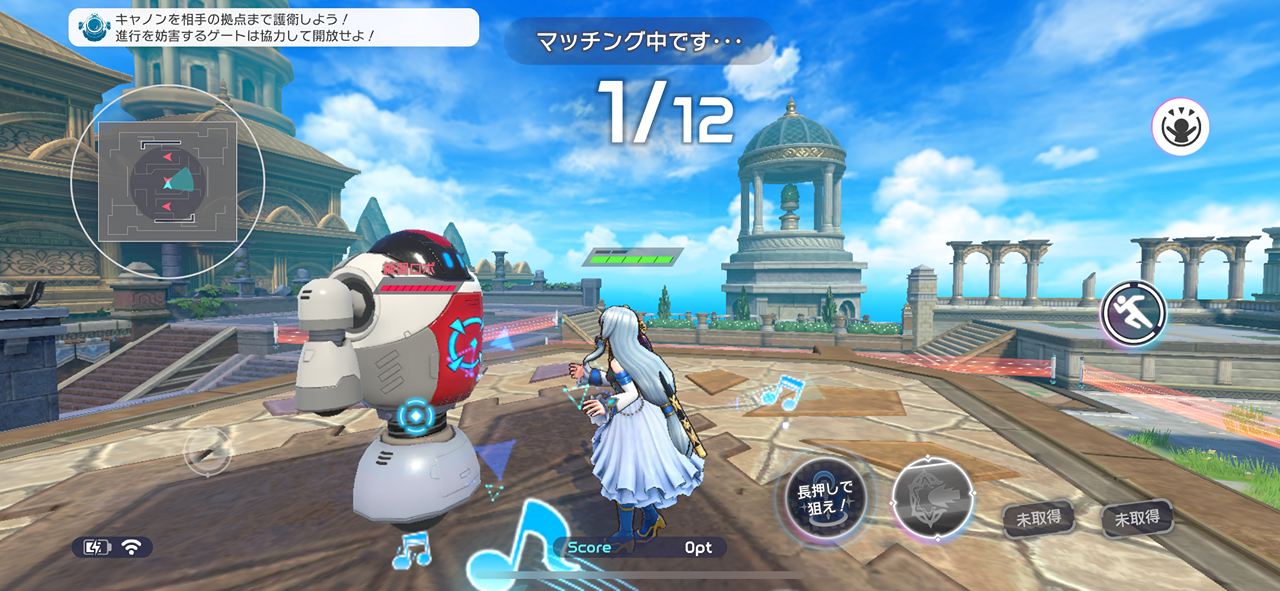Open the circular minimap
This screenshot has width=1280, height=591.
(167, 182)
